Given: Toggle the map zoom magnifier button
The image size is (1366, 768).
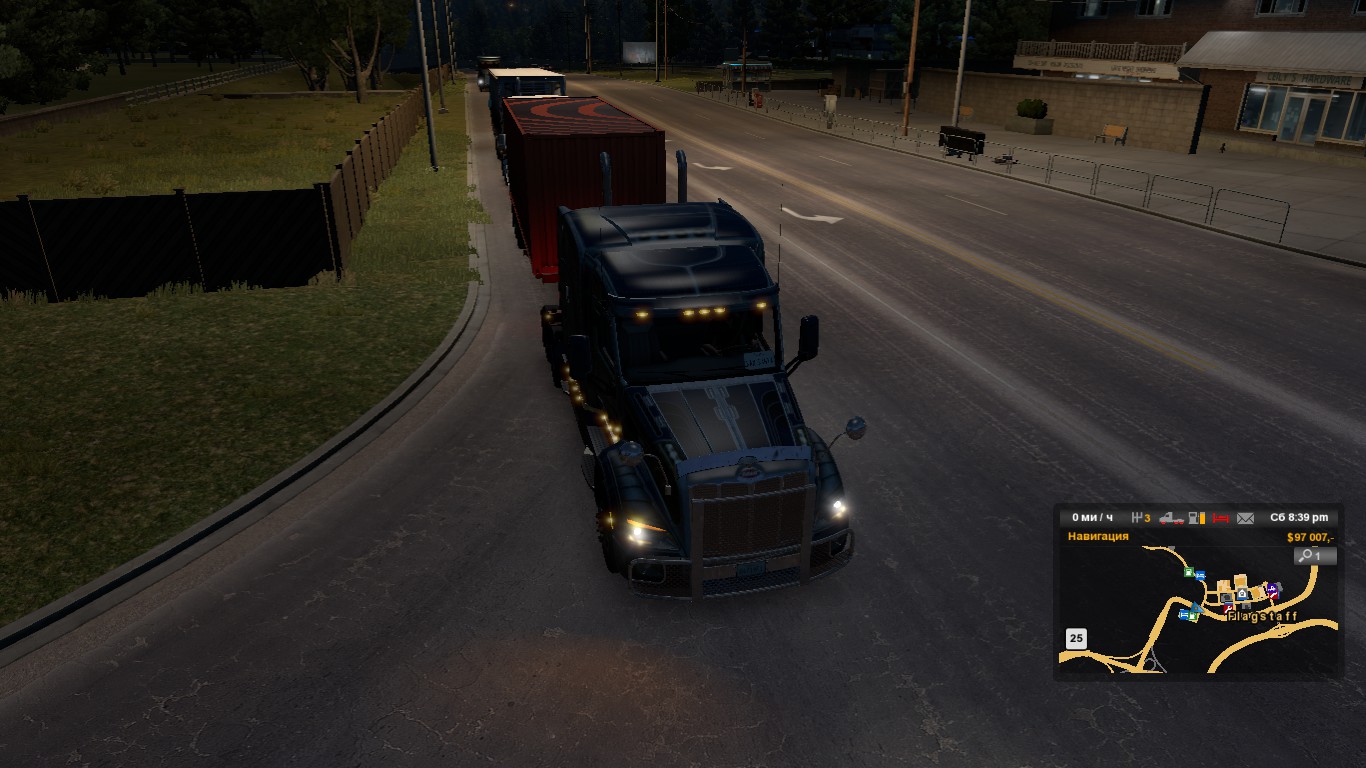Looking at the screenshot, I should (1314, 556).
